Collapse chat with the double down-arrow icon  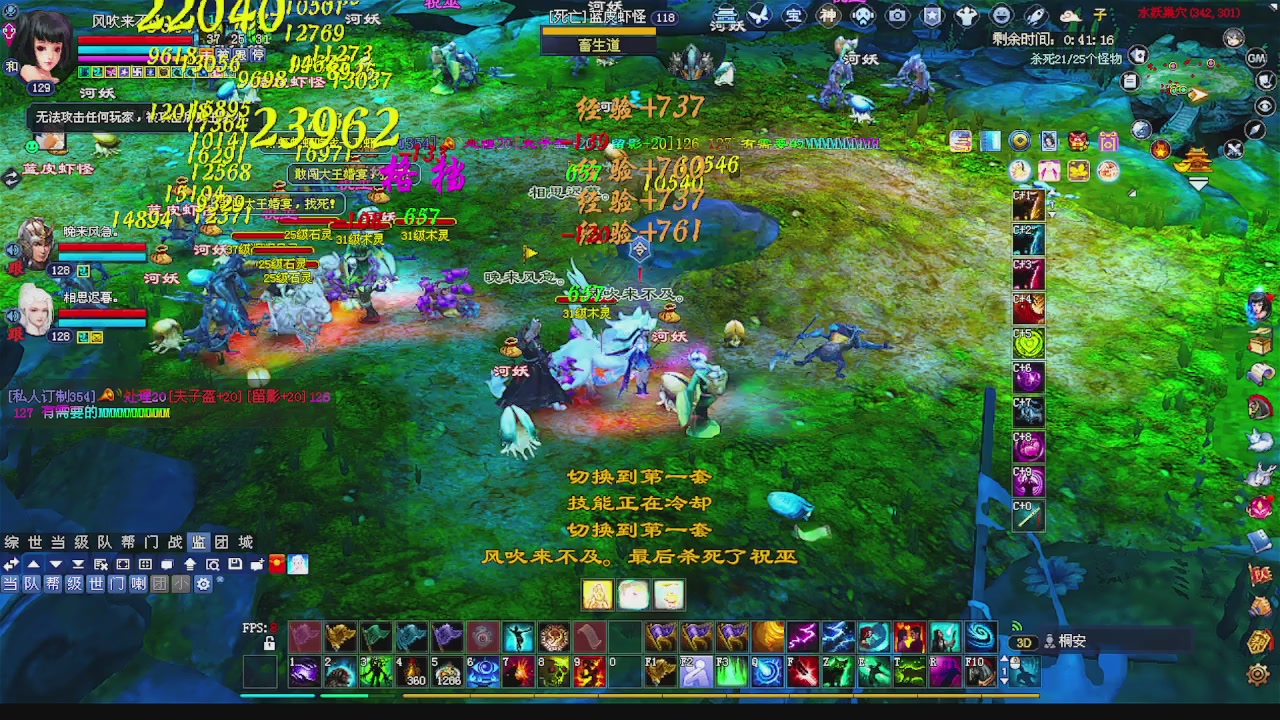click(78, 563)
